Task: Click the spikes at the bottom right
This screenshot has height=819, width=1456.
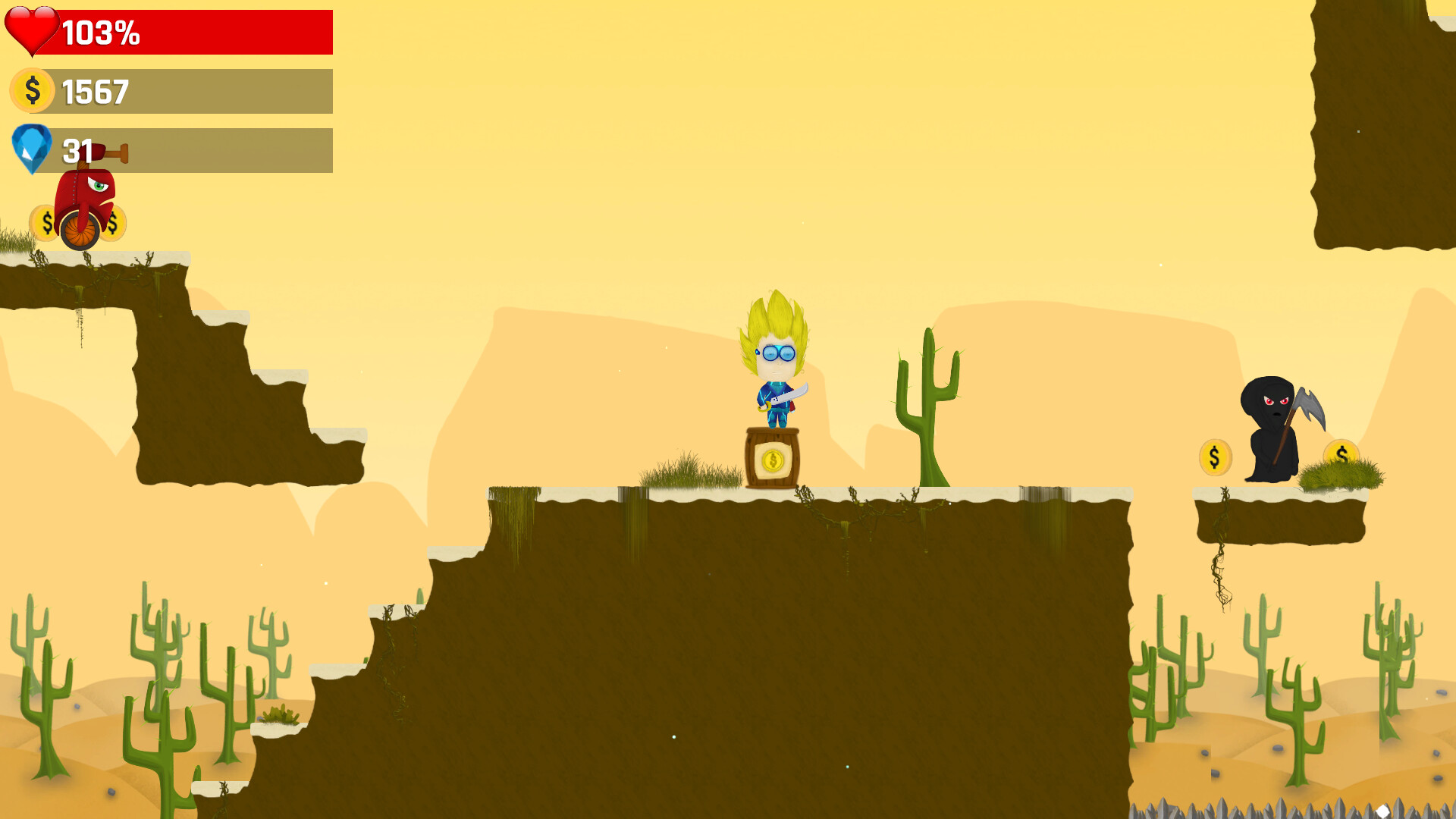Action: pyautogui.click(x=1289, y=804)
